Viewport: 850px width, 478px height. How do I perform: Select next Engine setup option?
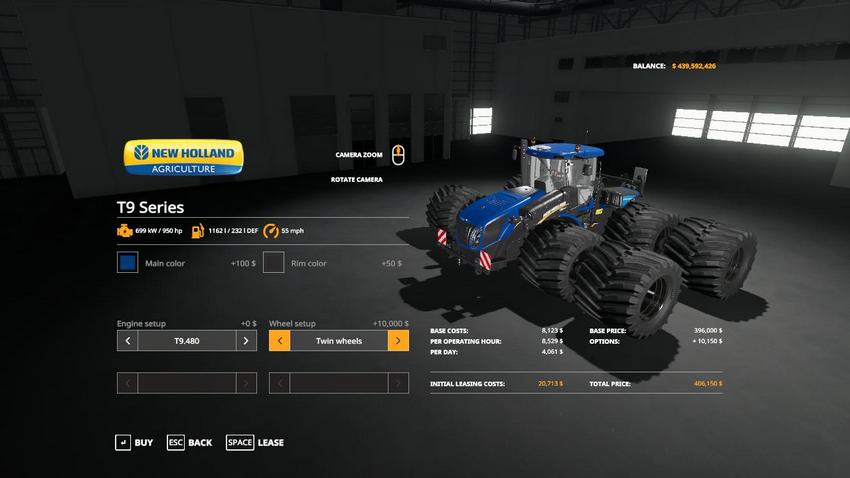click(246, 341)
